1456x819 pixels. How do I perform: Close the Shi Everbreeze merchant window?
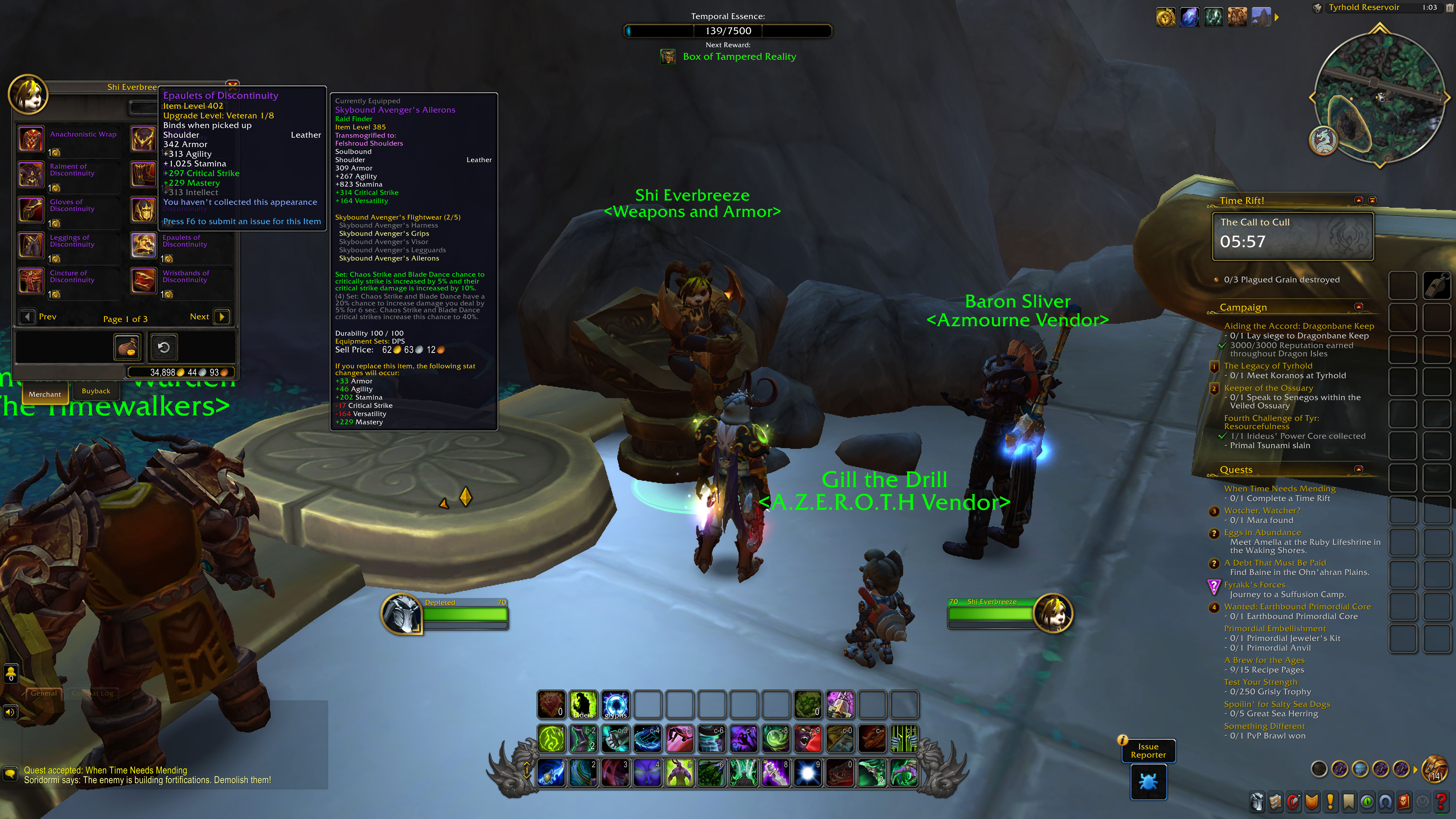(232, 85)
